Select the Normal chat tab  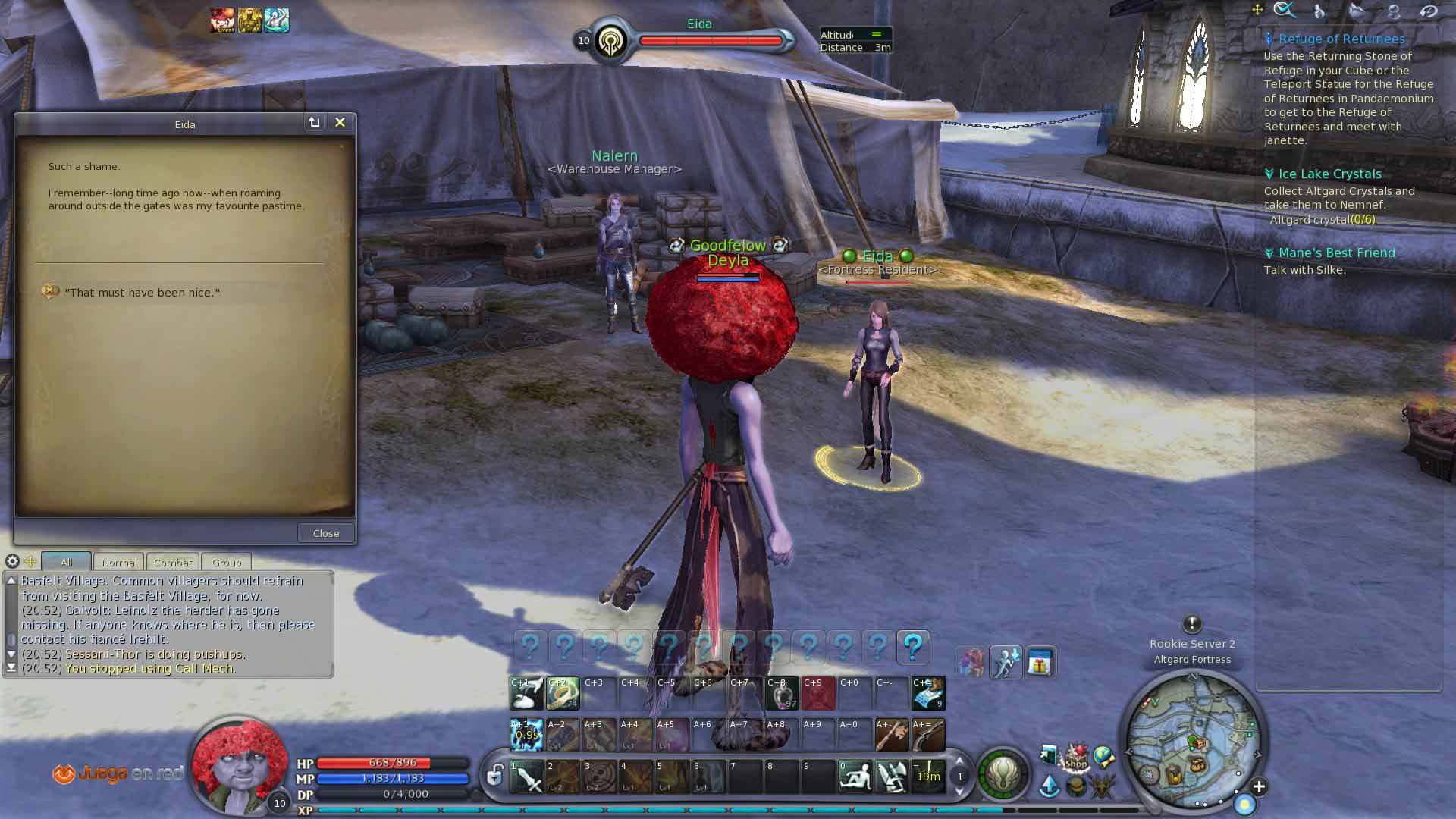click(x=119, y=563)
